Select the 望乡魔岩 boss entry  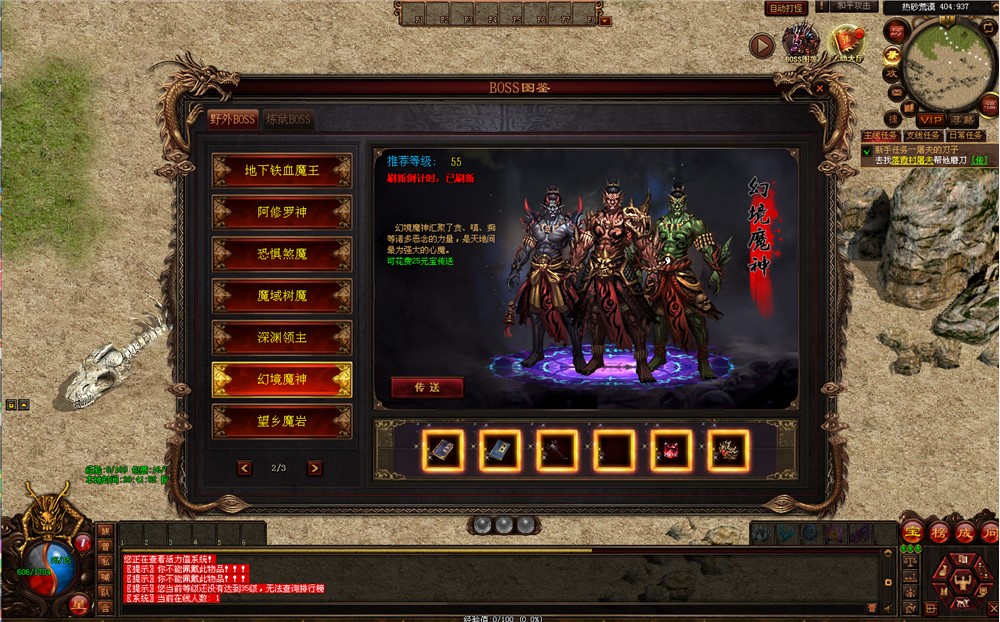(x=282, y=422)
